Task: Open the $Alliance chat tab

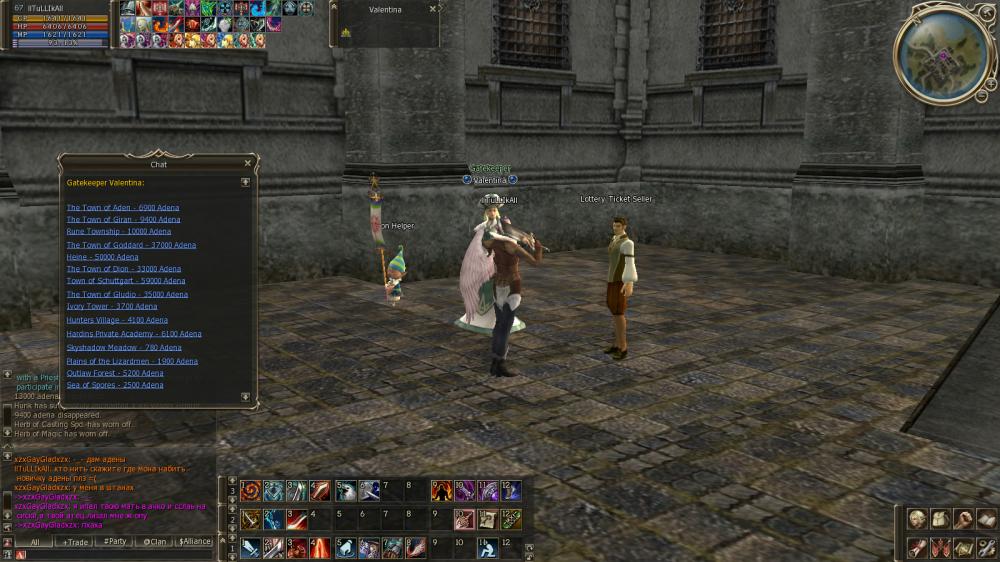Action: [x=195, y=541]
